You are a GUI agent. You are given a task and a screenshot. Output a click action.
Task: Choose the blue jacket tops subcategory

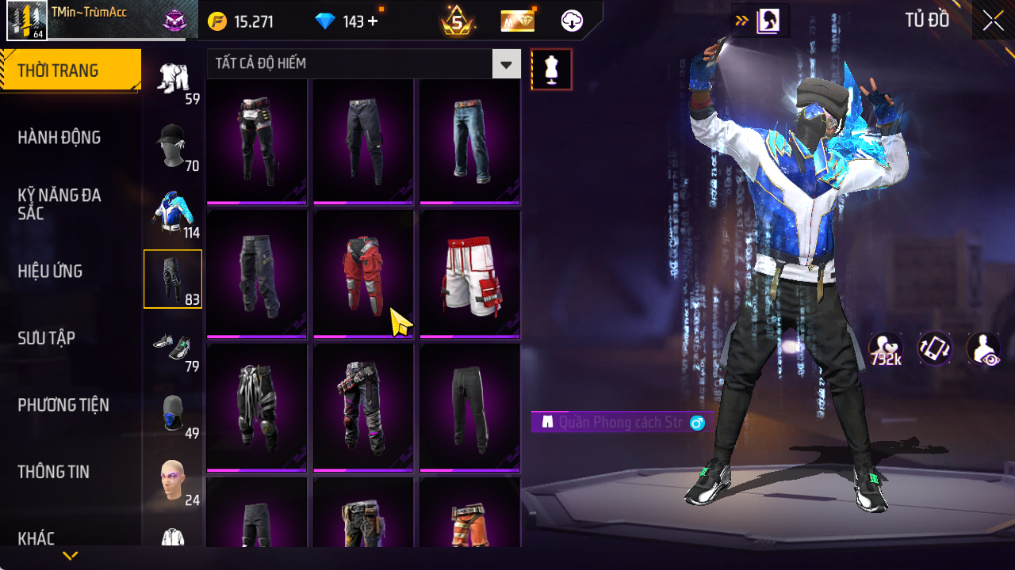click(172, 212)
